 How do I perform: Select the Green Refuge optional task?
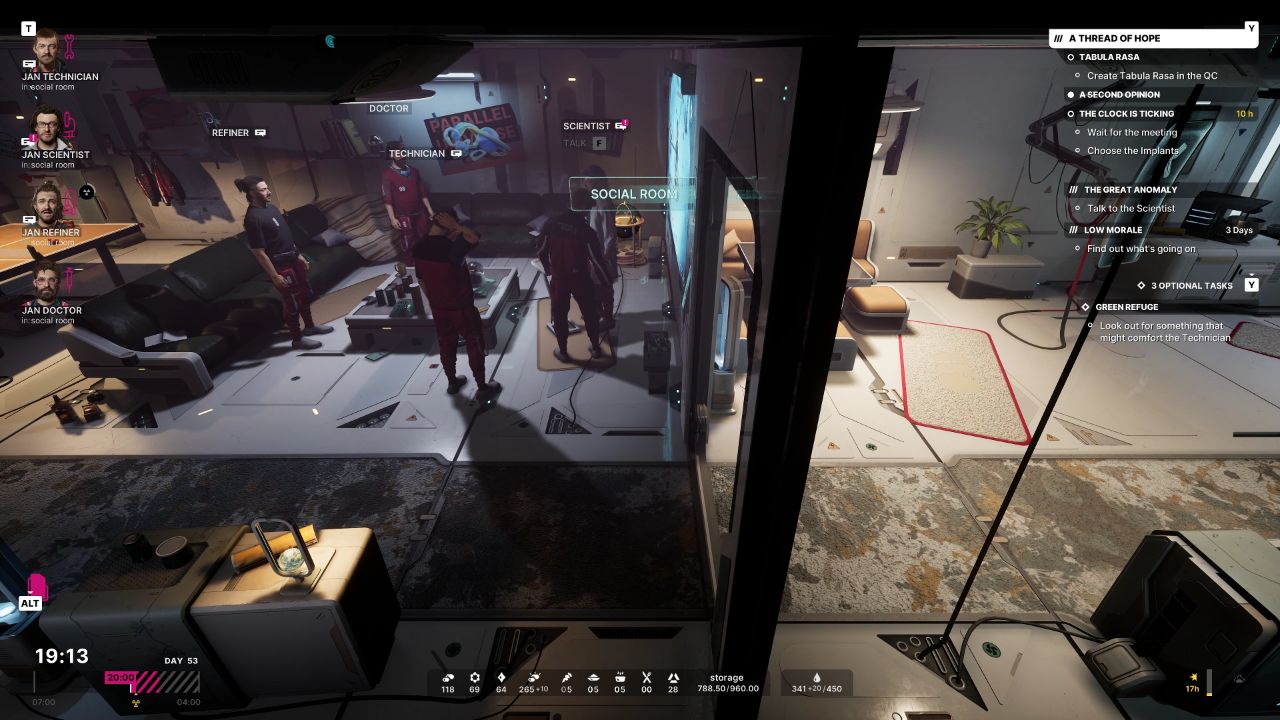point(1126,307)
